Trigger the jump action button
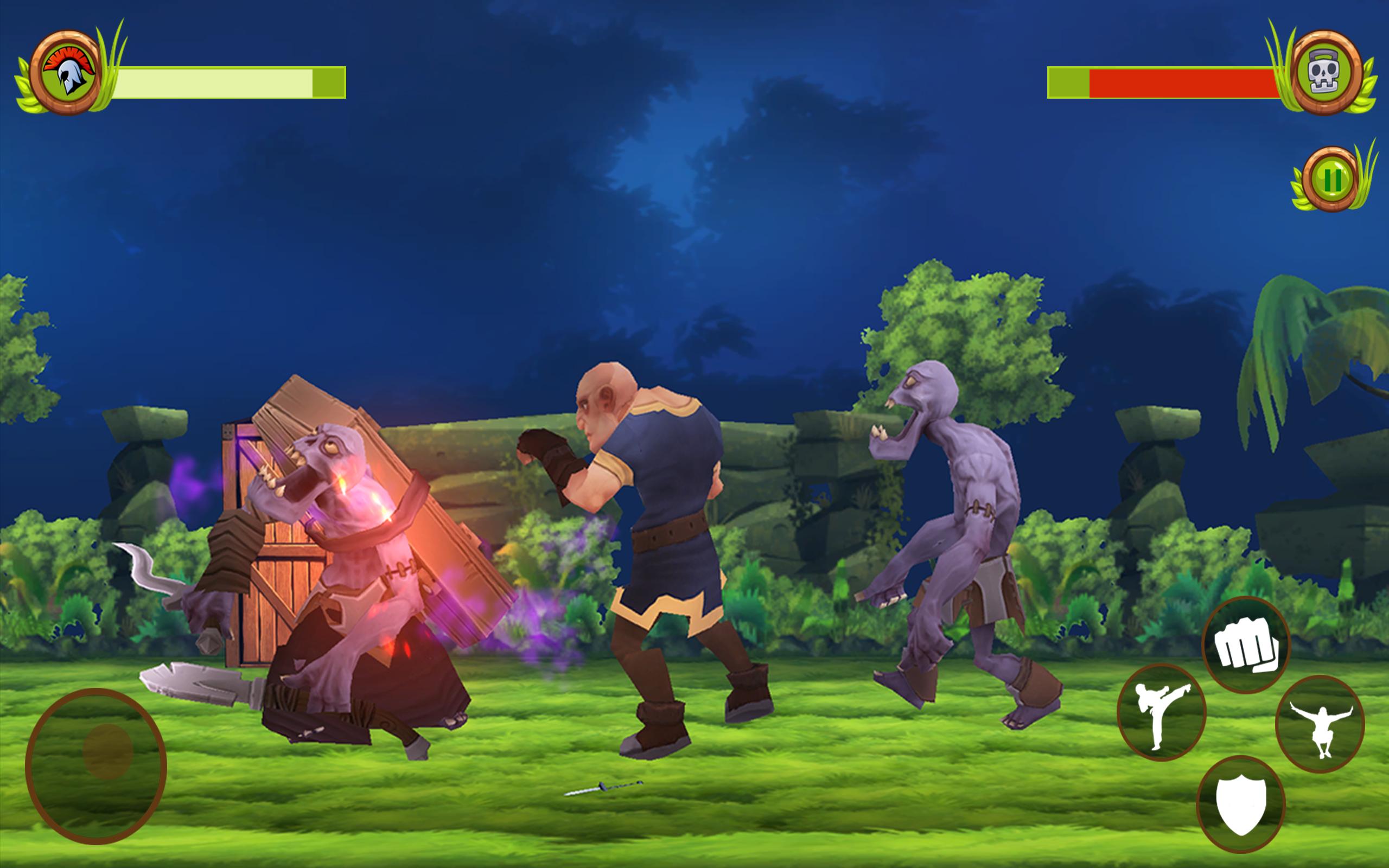 (1320, 723)
